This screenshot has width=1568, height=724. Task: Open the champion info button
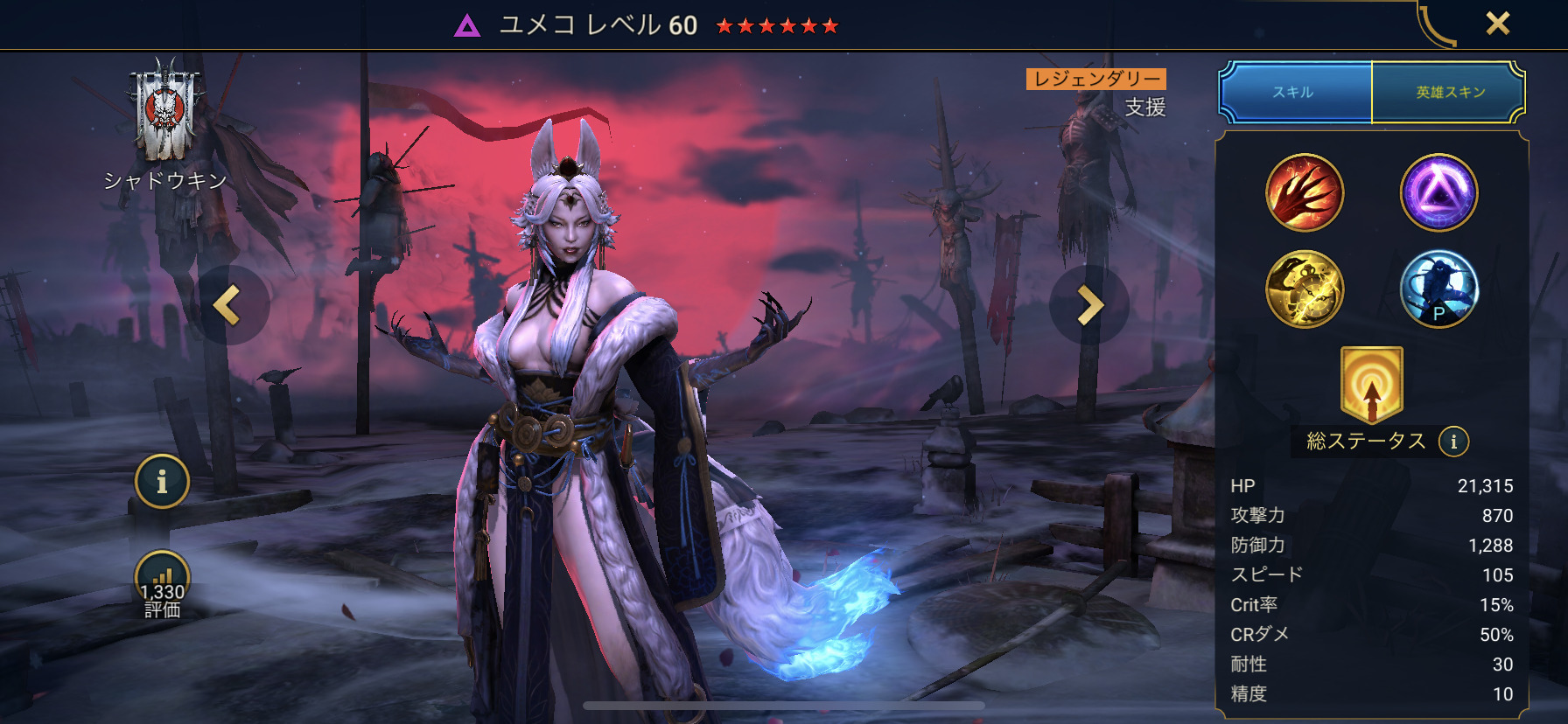162,481
